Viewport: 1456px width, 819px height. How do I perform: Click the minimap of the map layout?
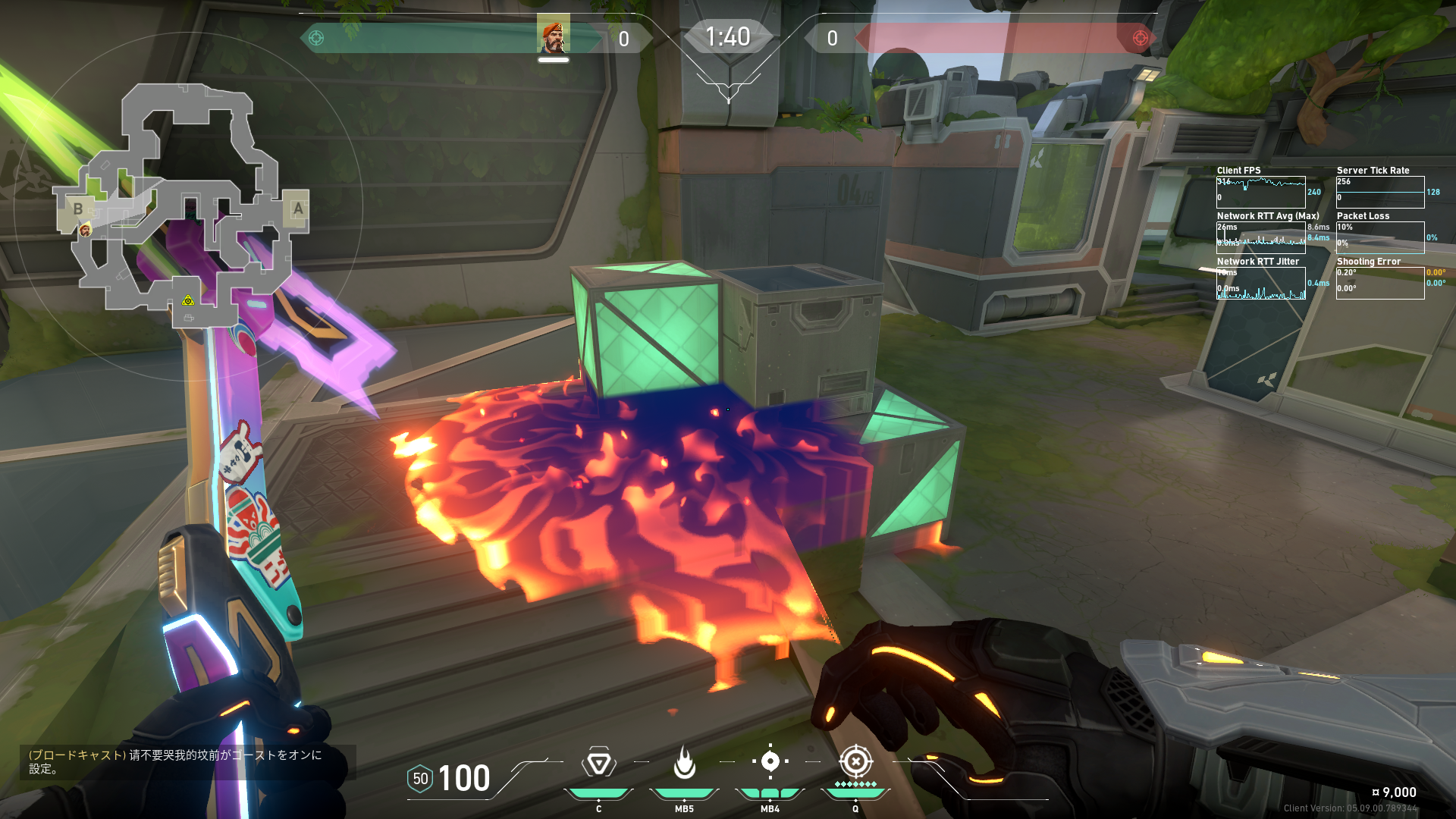coord(182,206)
